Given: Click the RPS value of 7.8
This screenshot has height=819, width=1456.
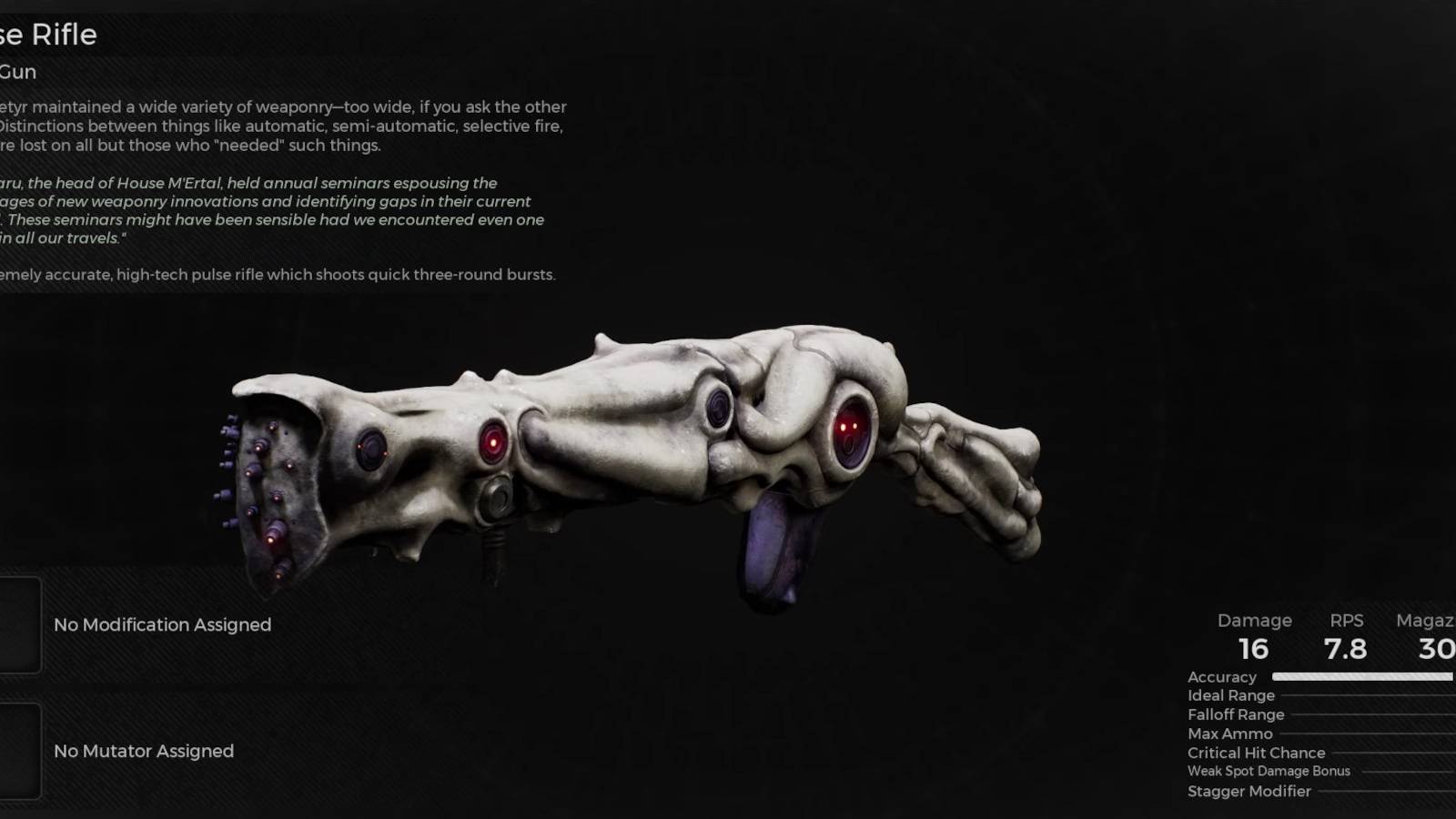Looking at the screenshot, I should (1347, 650).
